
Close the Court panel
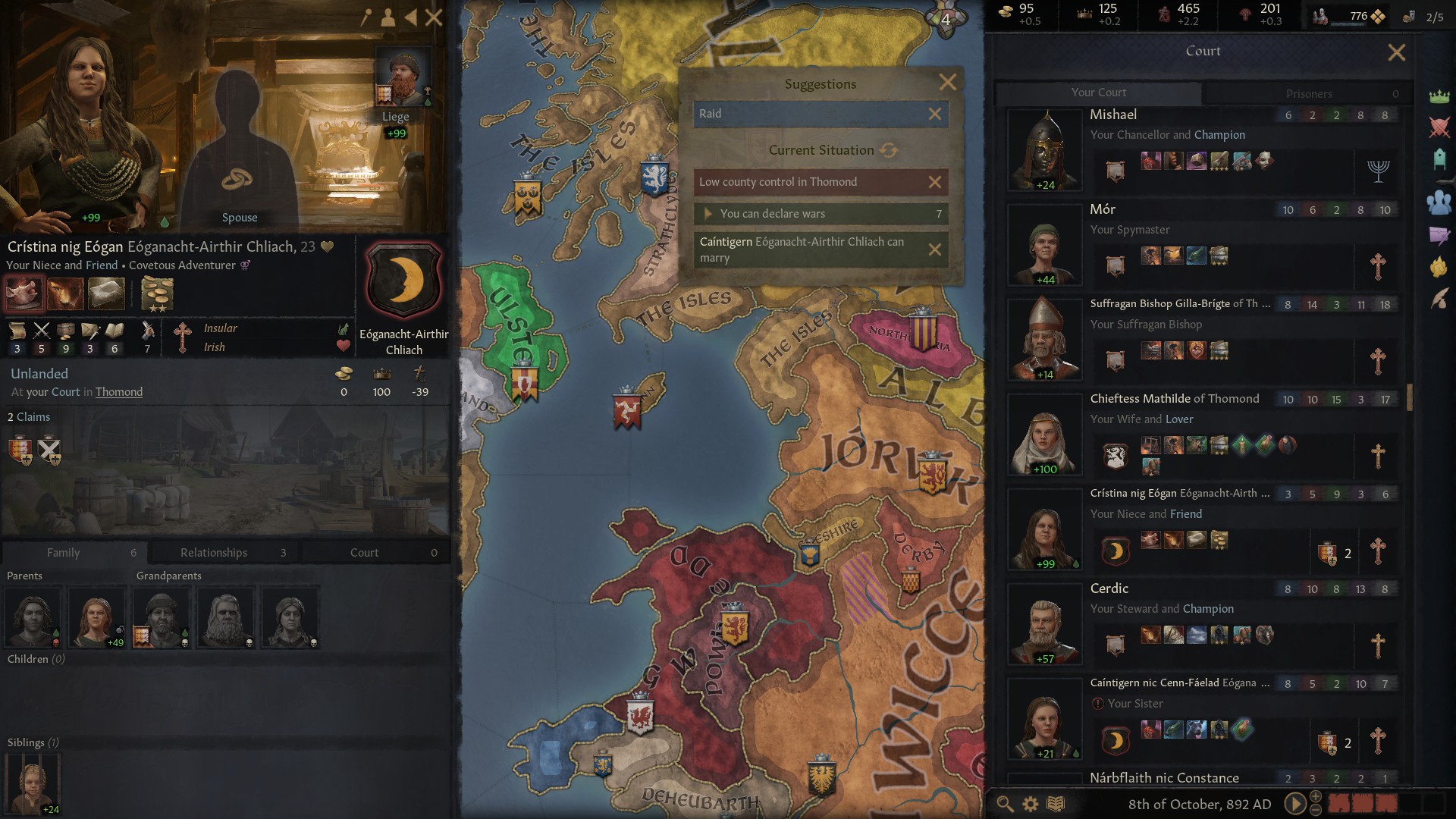pyautogui.click(x=1396, y=52)
